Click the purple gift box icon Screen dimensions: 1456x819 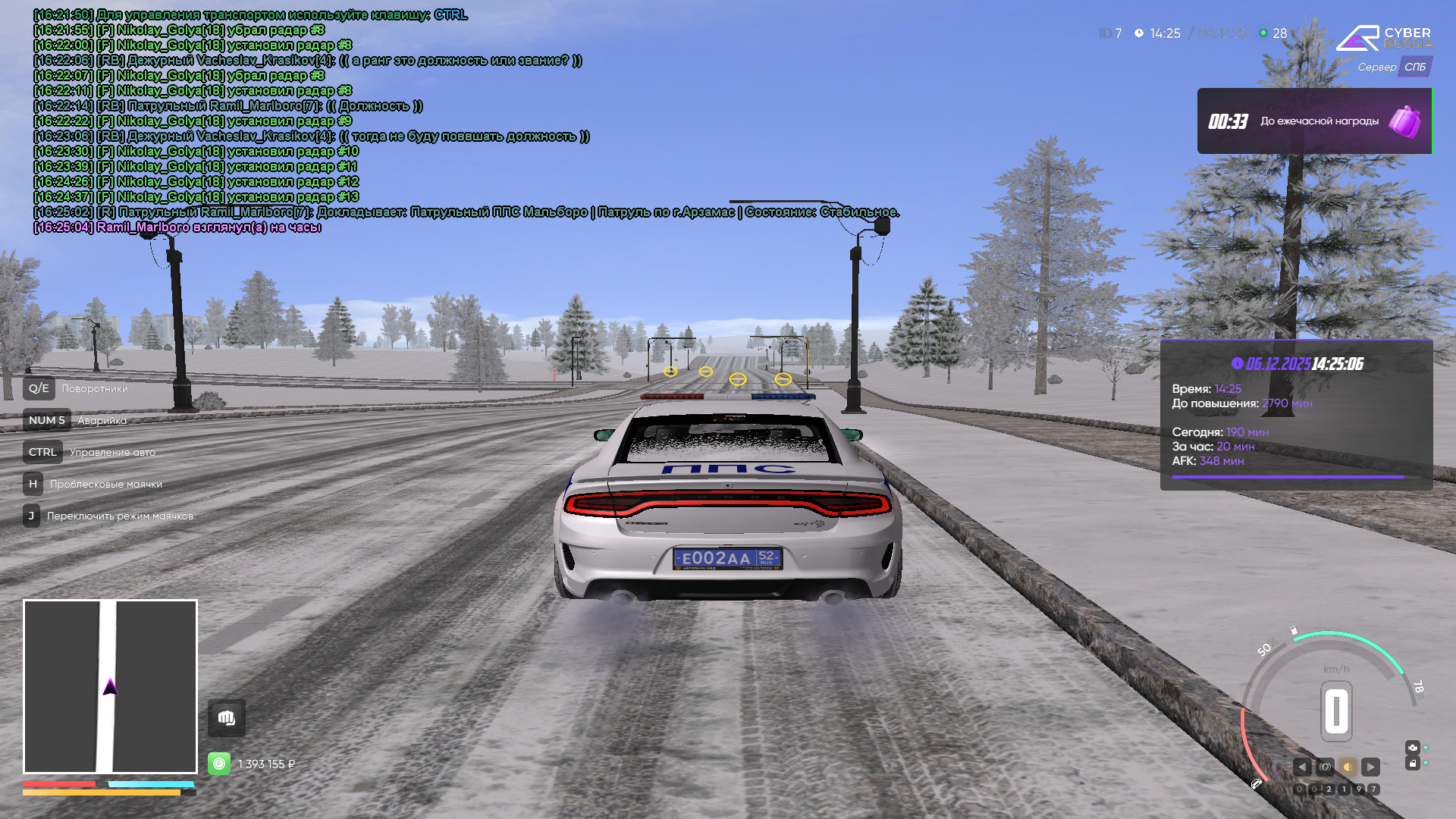1404,121
